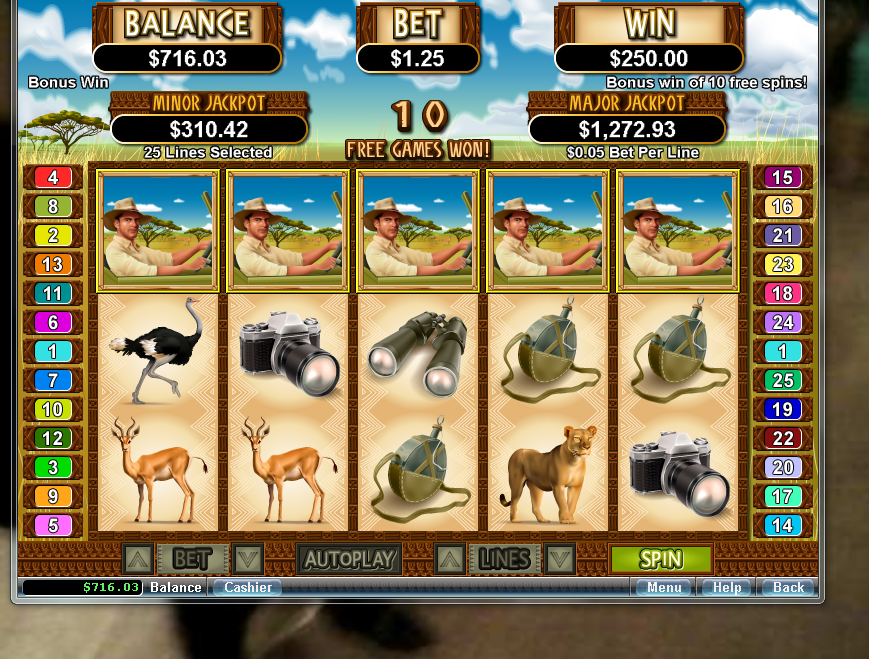Hit the green SPIN button
Image resolution: width=869 pixels, height=659 pixels.
661,559
